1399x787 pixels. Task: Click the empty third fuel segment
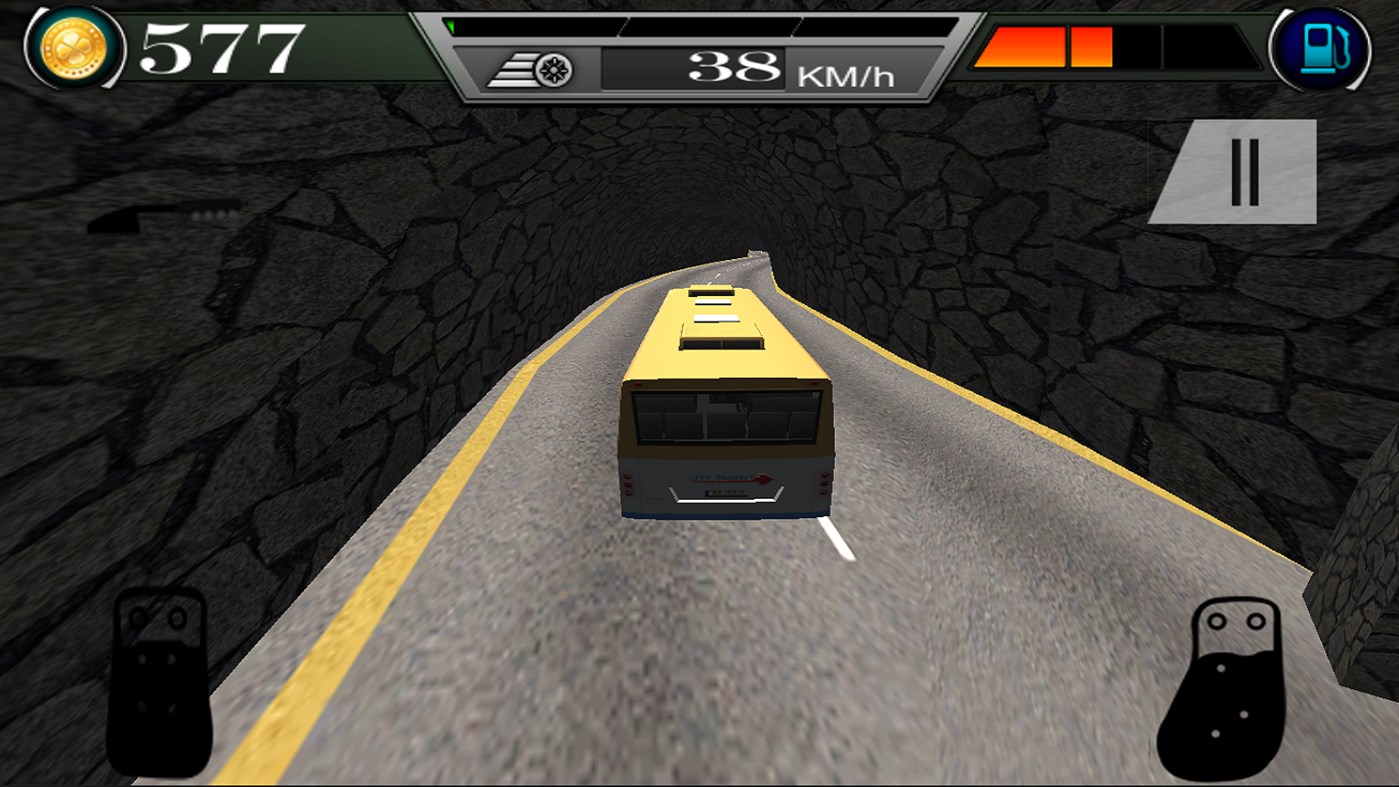tap(1140, 45)
